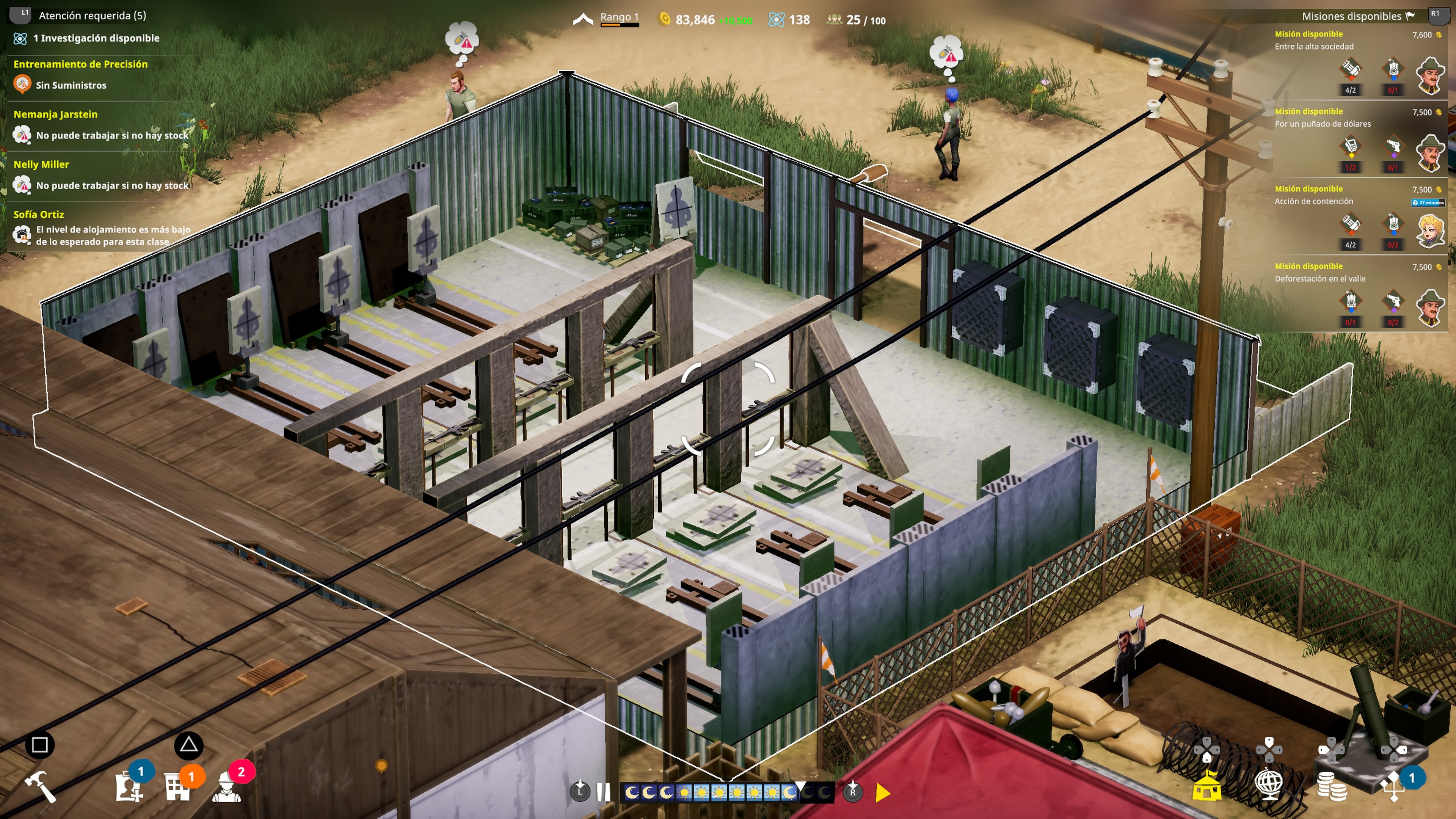Select the '1 Investigación disponible' notification

96,38
